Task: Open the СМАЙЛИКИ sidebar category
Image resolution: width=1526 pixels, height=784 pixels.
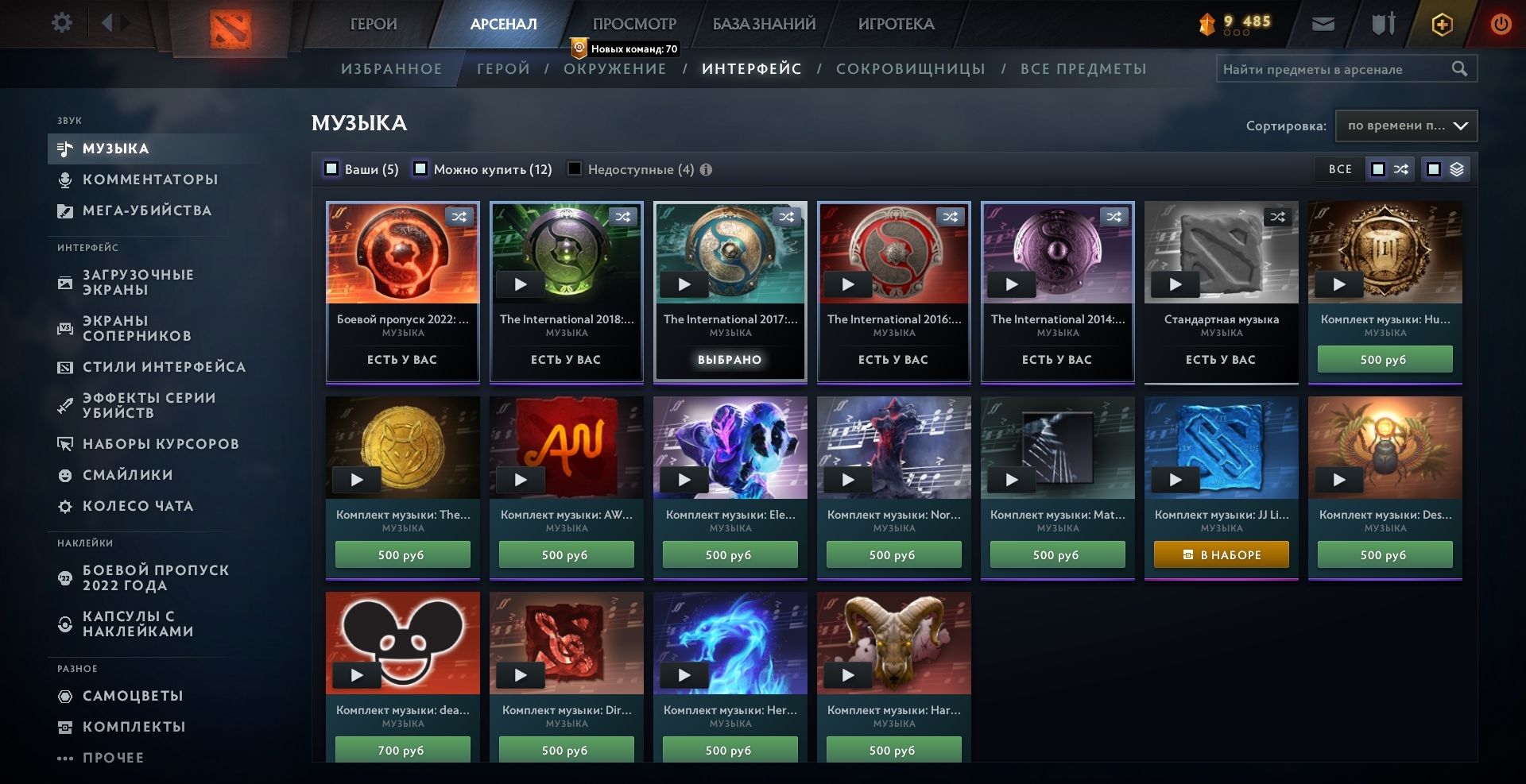Action: click(x=128, y=475)
